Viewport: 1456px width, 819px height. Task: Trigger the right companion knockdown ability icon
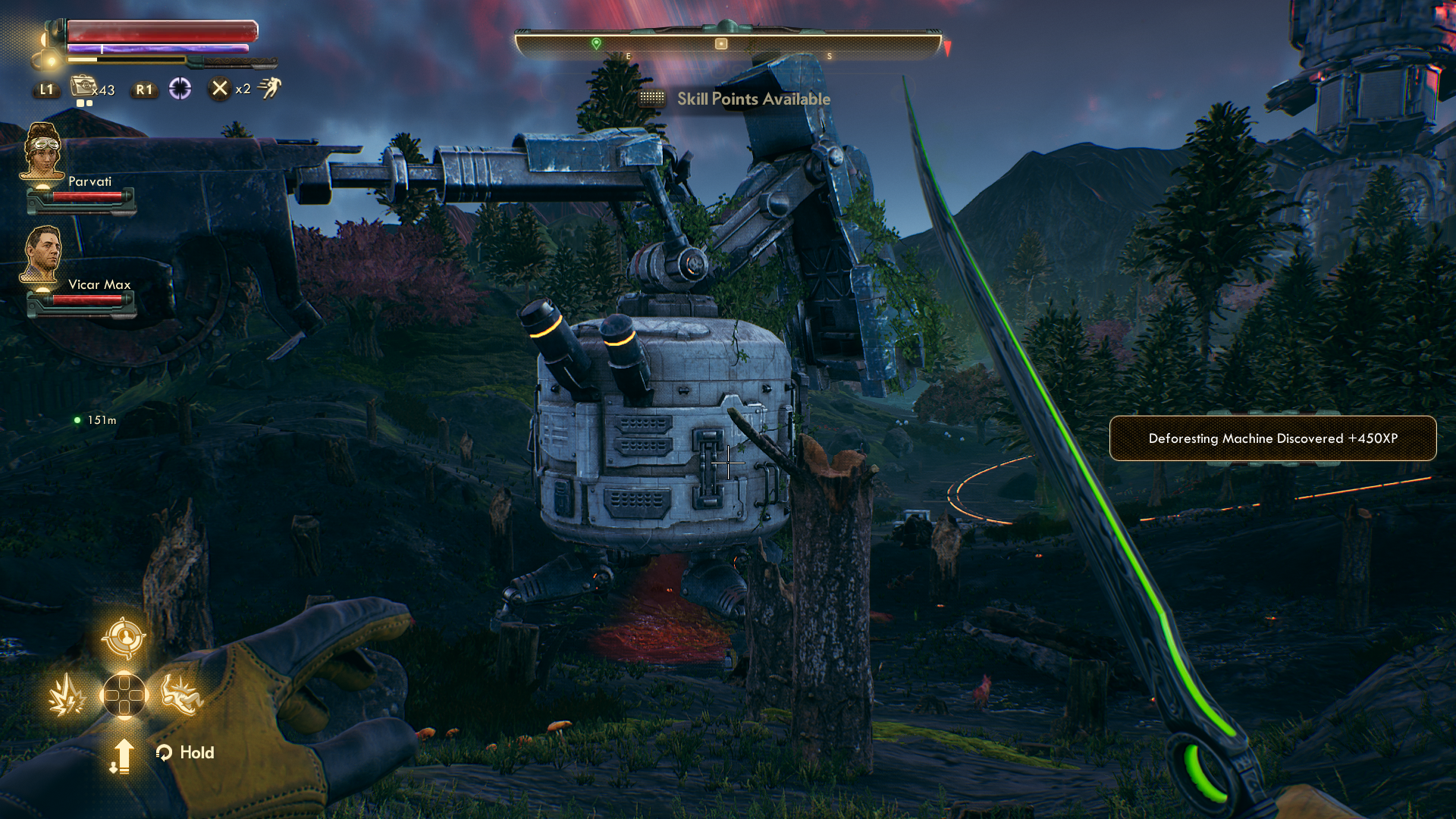(x=182, y=695)
